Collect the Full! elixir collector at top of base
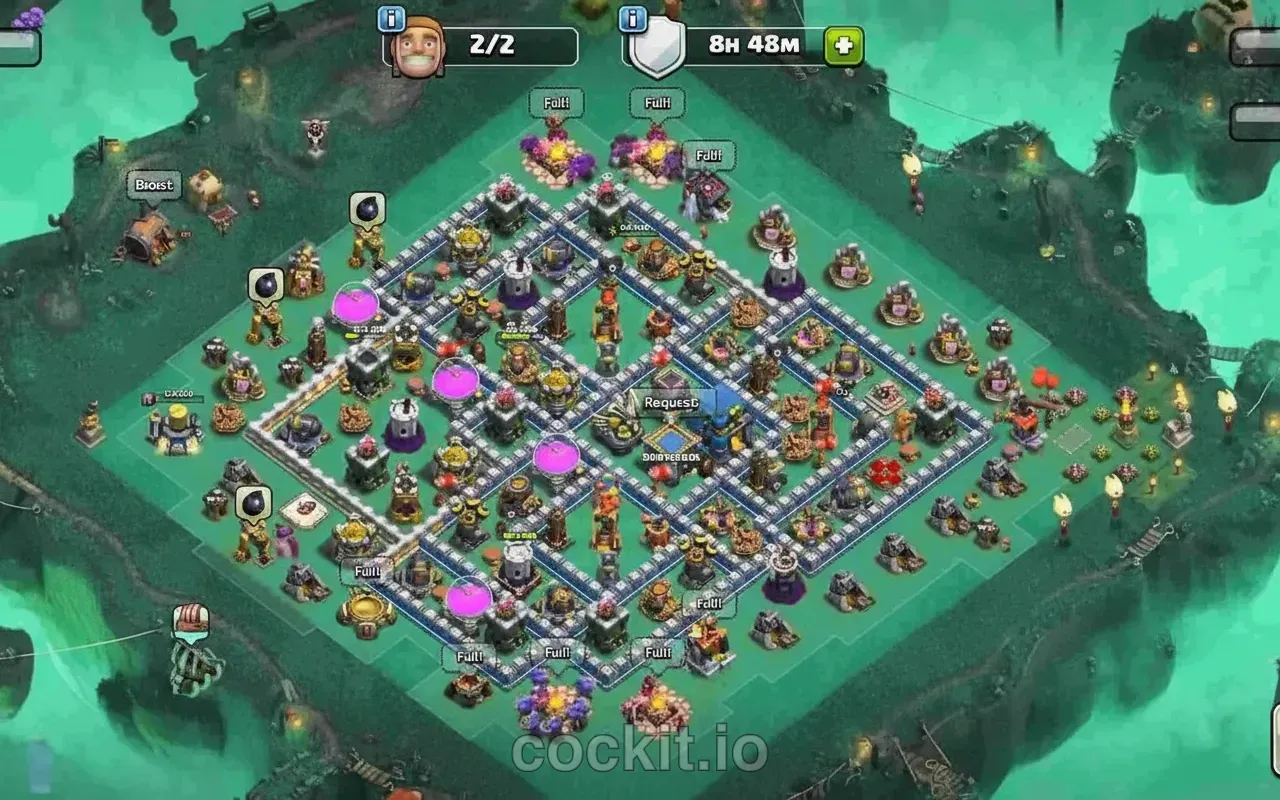1280x800 pixels. tap(556, 101)
